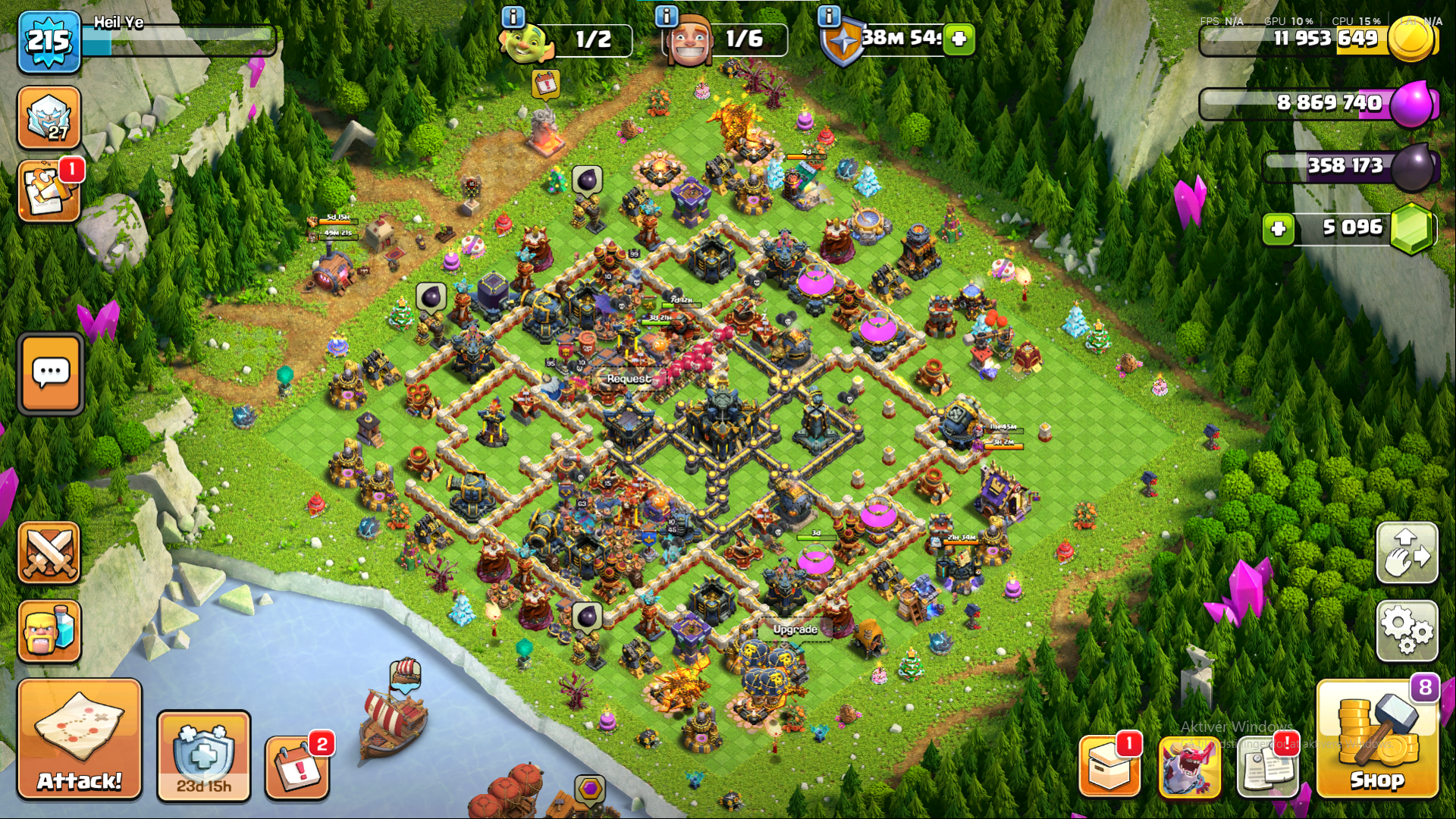Show goblin builder info

[x=513, y=17]
